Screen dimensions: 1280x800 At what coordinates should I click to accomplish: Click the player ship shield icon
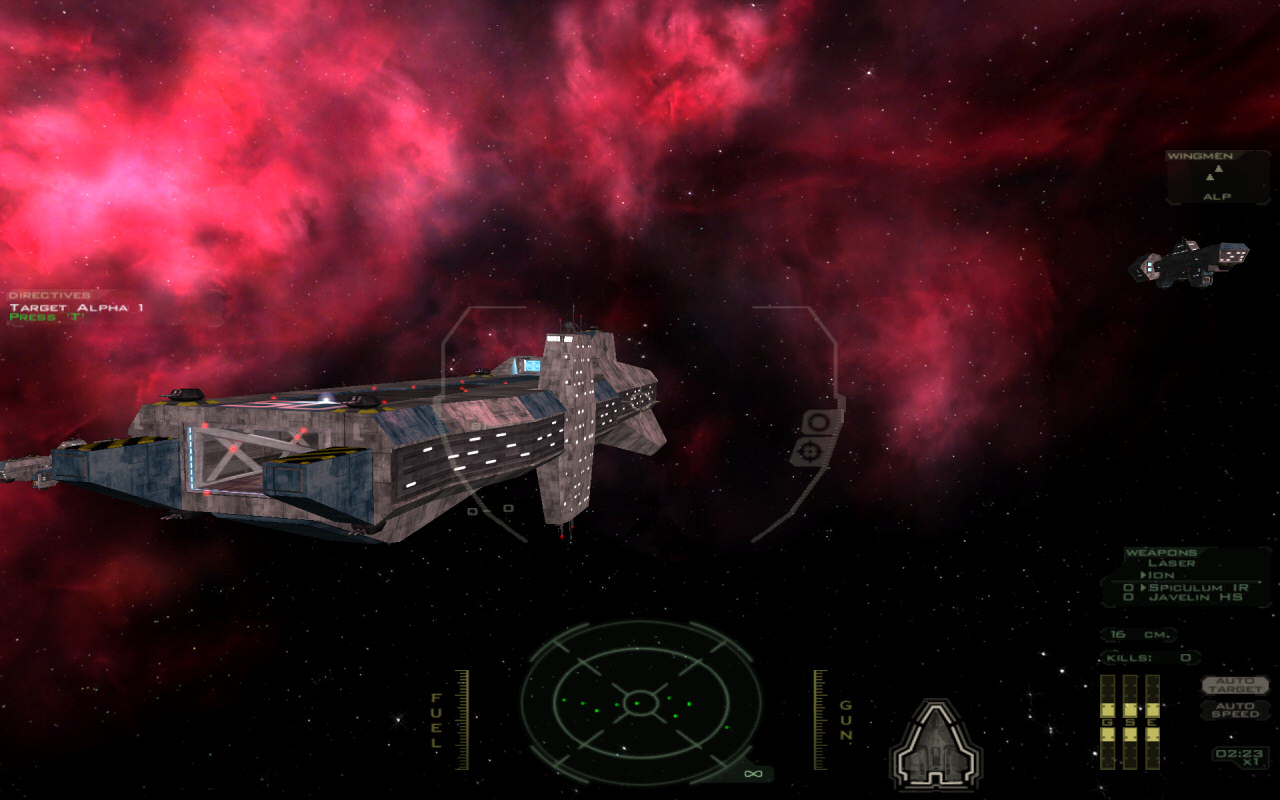click(x=936, y=744)
